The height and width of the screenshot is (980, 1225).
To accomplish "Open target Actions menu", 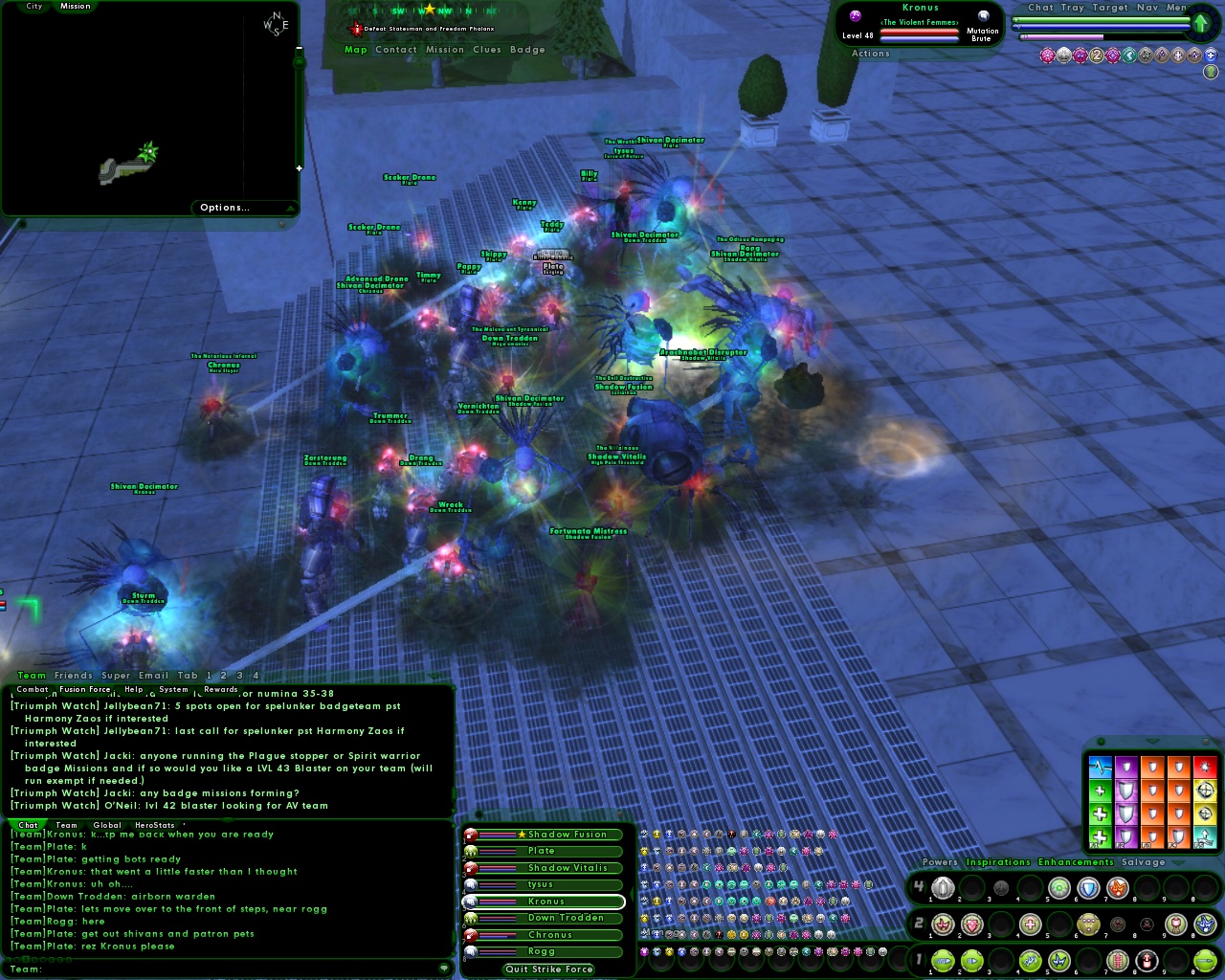I will tap(870, 54).
